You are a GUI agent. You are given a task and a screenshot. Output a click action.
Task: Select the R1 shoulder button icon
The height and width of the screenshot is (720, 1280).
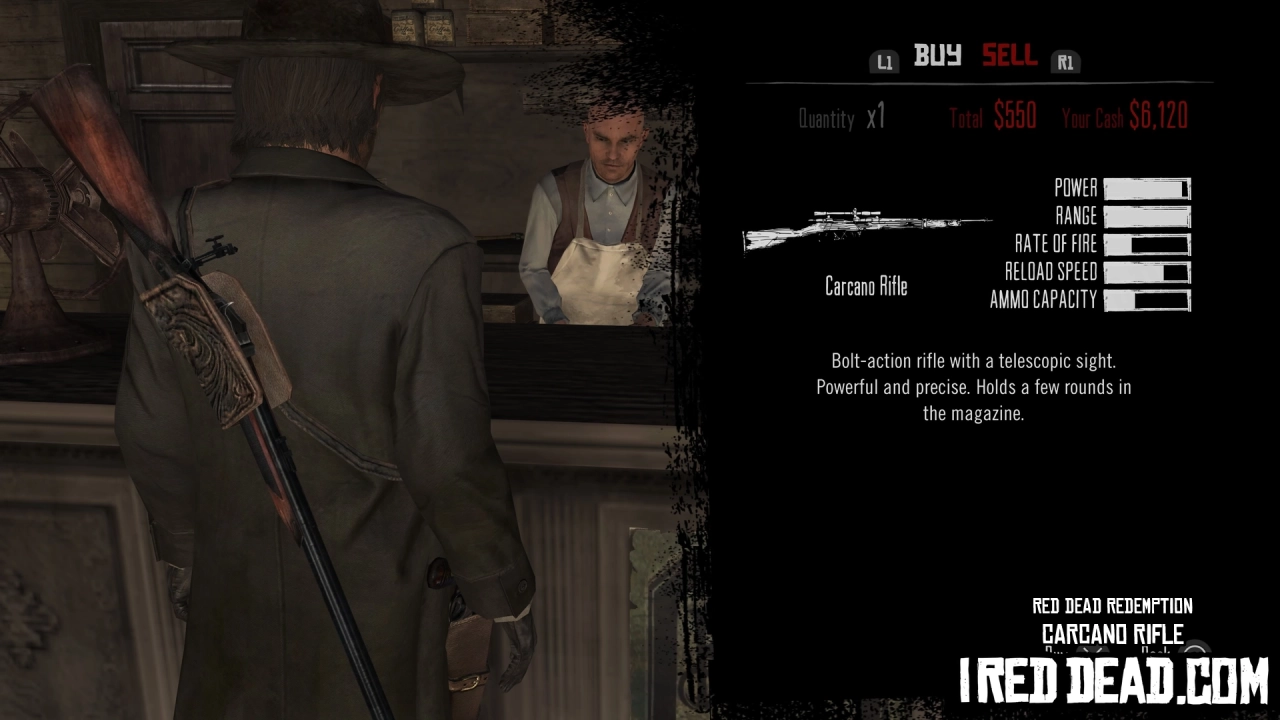(1065, 61)
